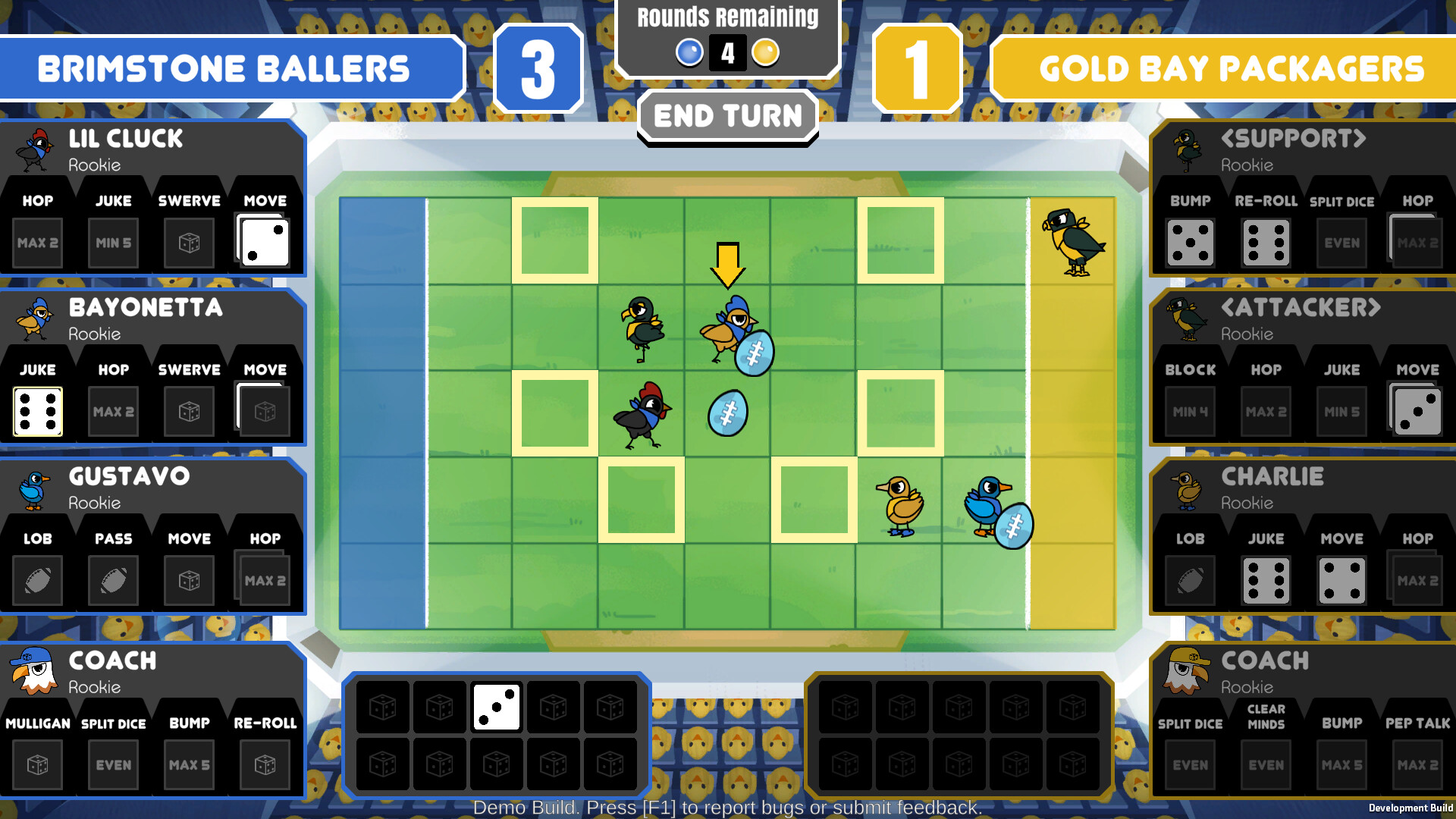The image size is (1456, 819).
Task: Toggle Lil Cluck's Swerve ability
Action: 188,241
